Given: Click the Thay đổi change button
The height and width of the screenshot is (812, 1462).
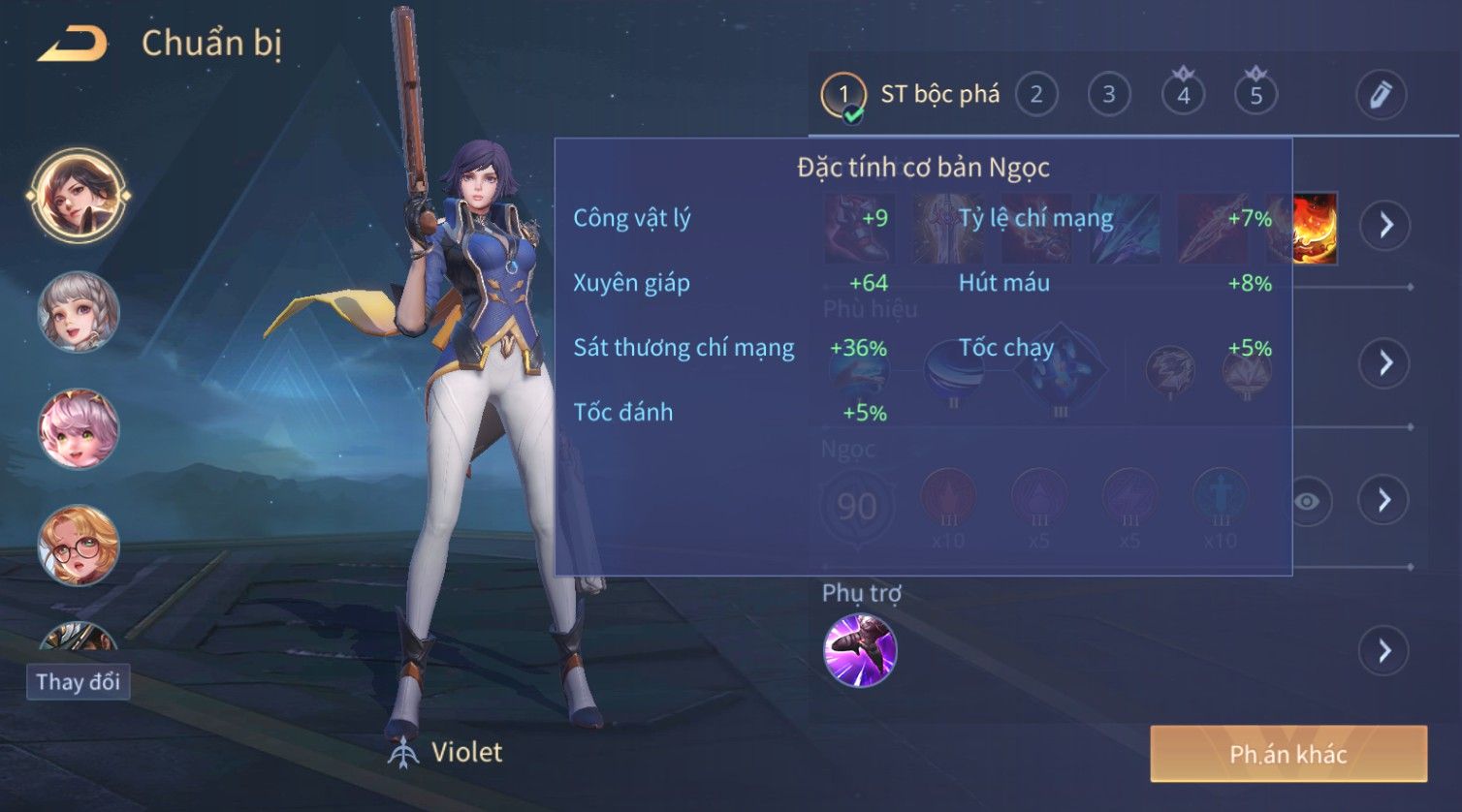Looking at the screenshot, I should pos(78,682).
